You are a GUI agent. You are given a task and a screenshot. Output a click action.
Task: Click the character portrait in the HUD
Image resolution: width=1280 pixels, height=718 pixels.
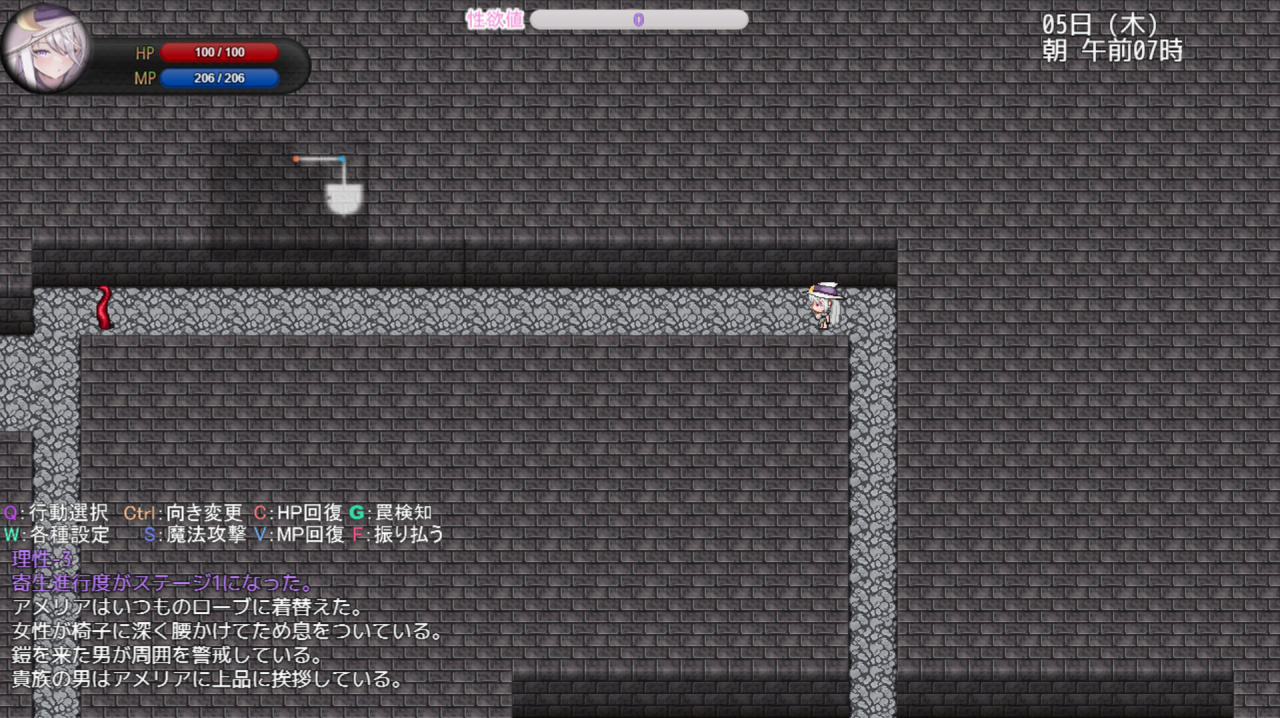tap(46, 49)
